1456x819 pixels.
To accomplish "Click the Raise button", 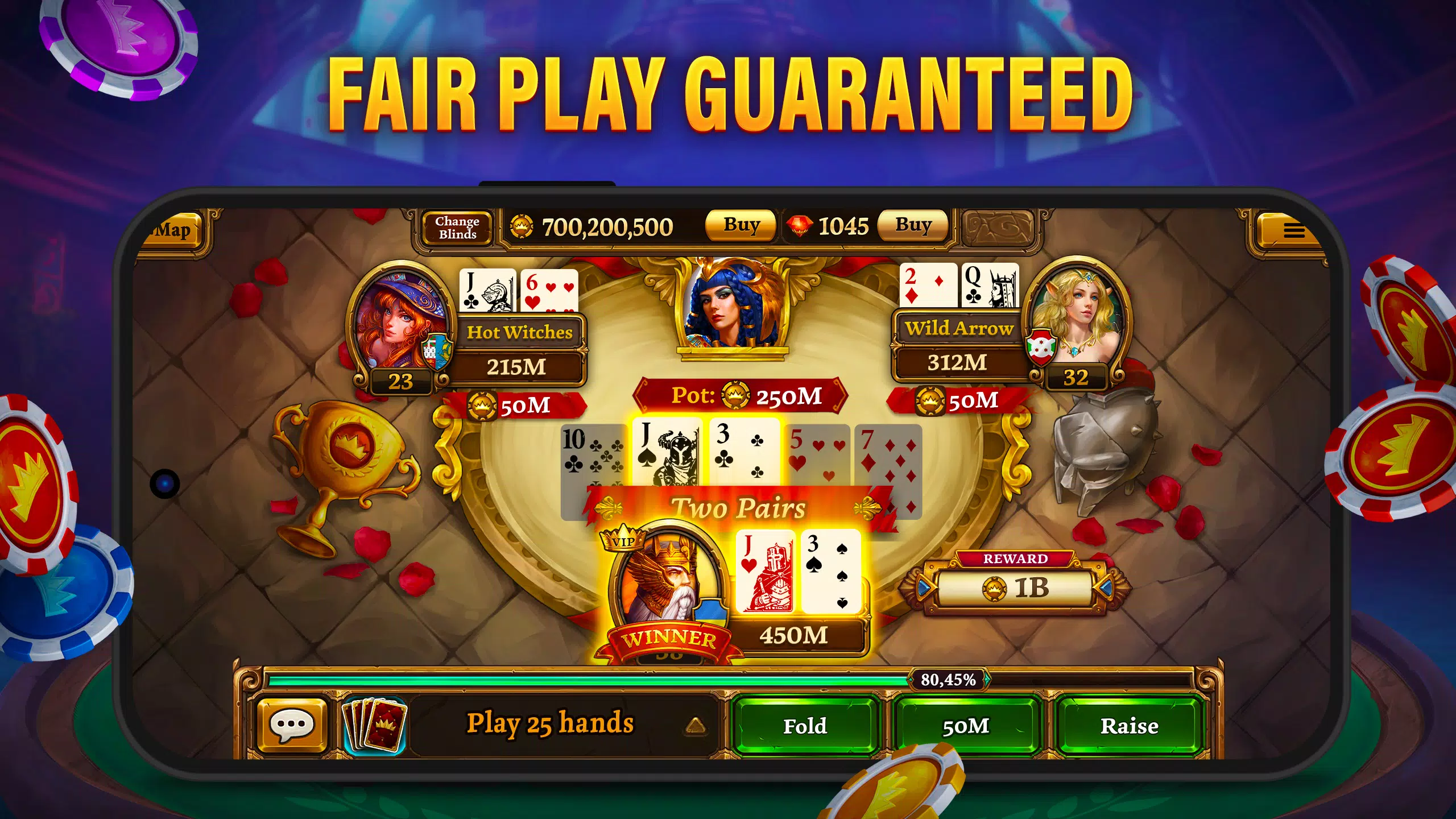I will (x=1130, y=726).
